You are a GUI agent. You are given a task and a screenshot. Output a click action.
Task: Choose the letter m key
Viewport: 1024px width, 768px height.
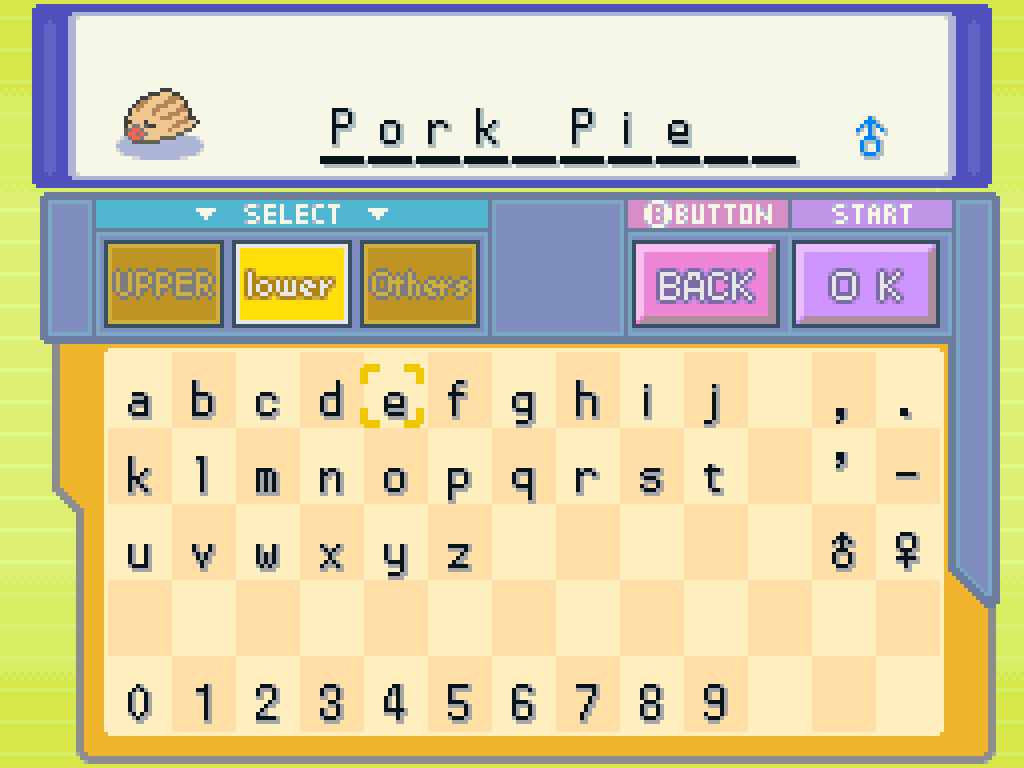(266, 478)
